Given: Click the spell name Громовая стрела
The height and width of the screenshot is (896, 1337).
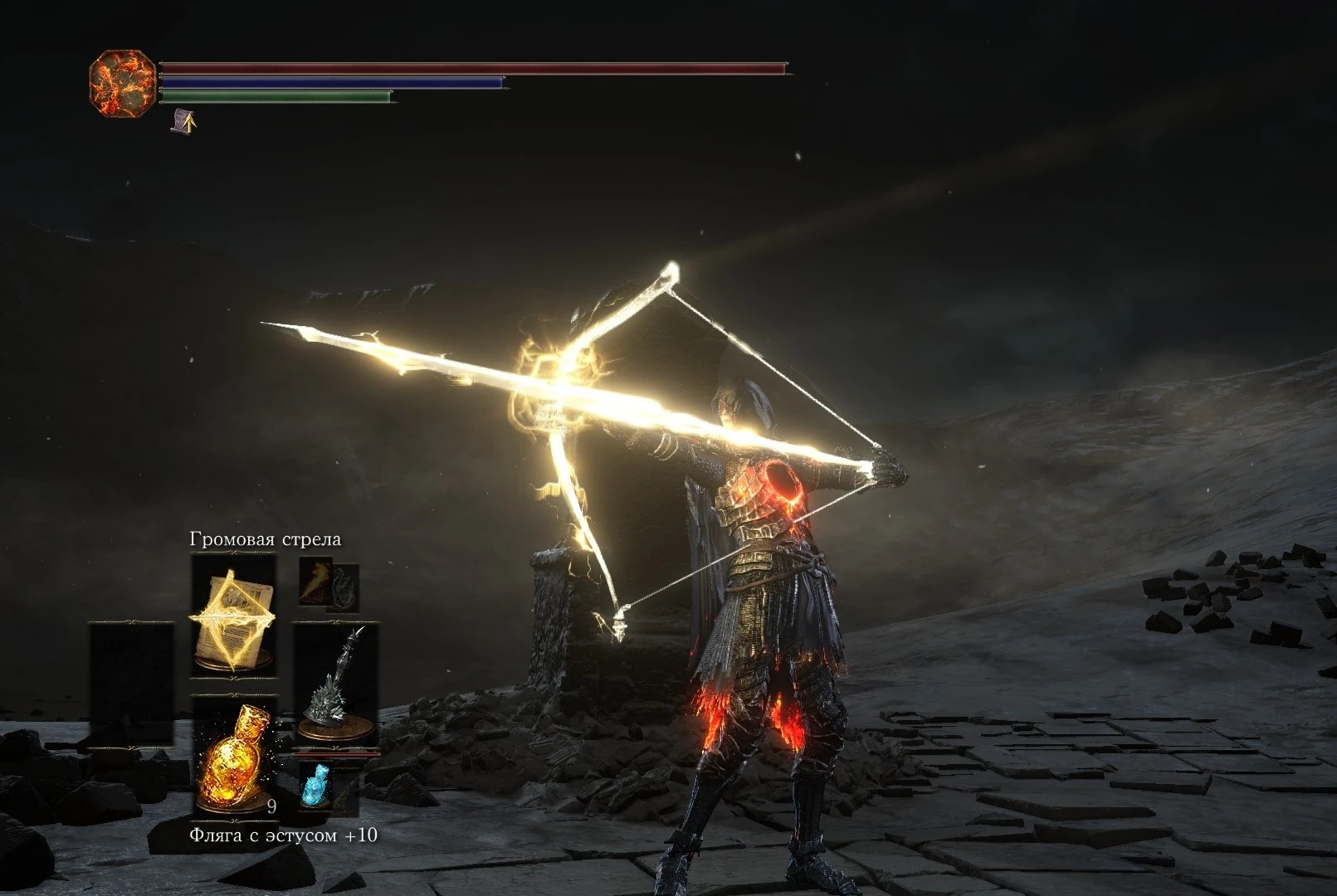Looking at the screenshot, I should pos(266,538).
